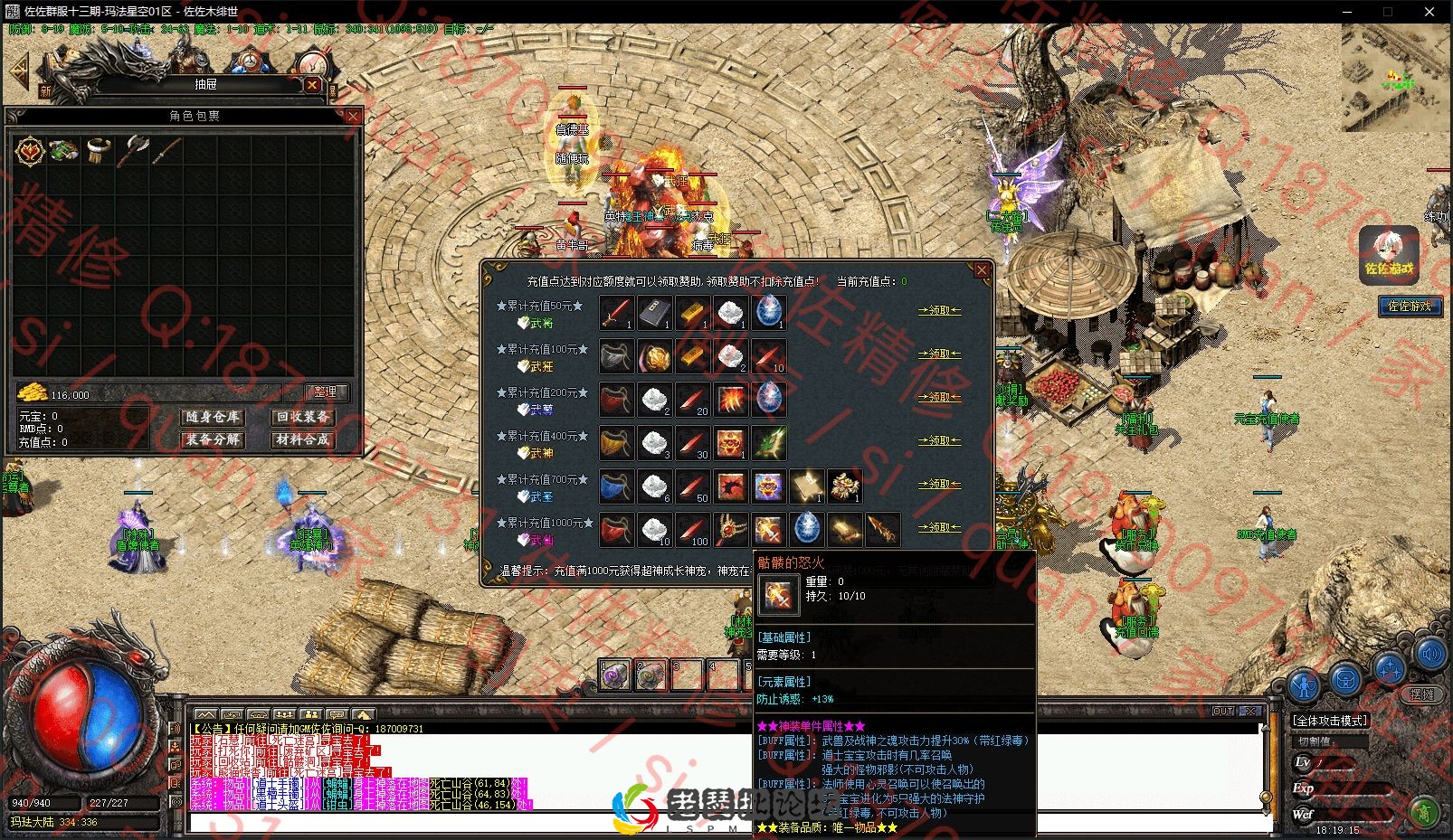Close the 抽屉 drawer bar
Viewport: 1453px width, 840px height.
(x=312, y=84)
